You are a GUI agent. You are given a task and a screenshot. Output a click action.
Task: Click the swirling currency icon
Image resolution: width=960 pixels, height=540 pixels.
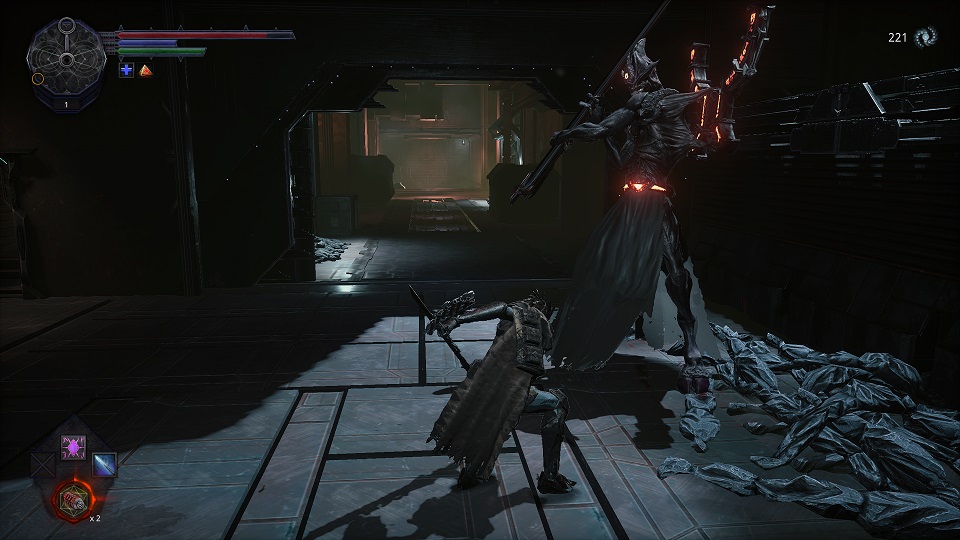click(x=926, y=38)
